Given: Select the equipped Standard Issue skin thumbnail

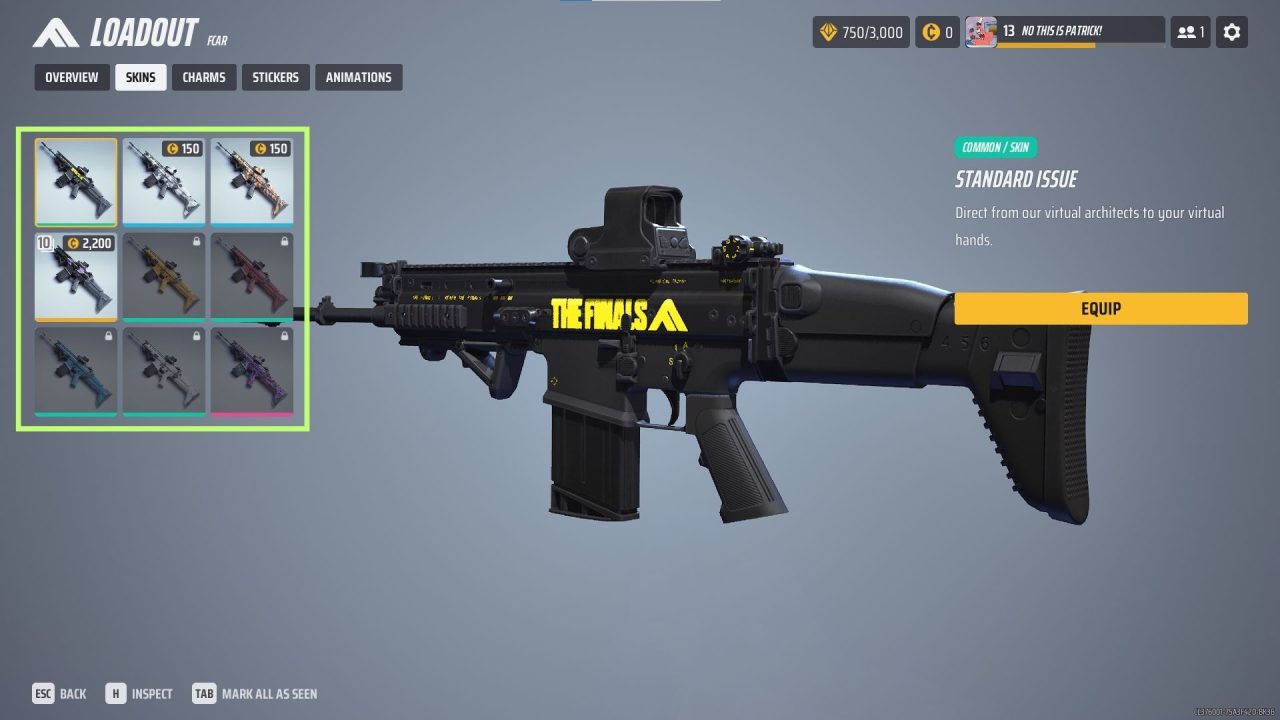Looking at the screenshot, I should (x=75, y=181).
